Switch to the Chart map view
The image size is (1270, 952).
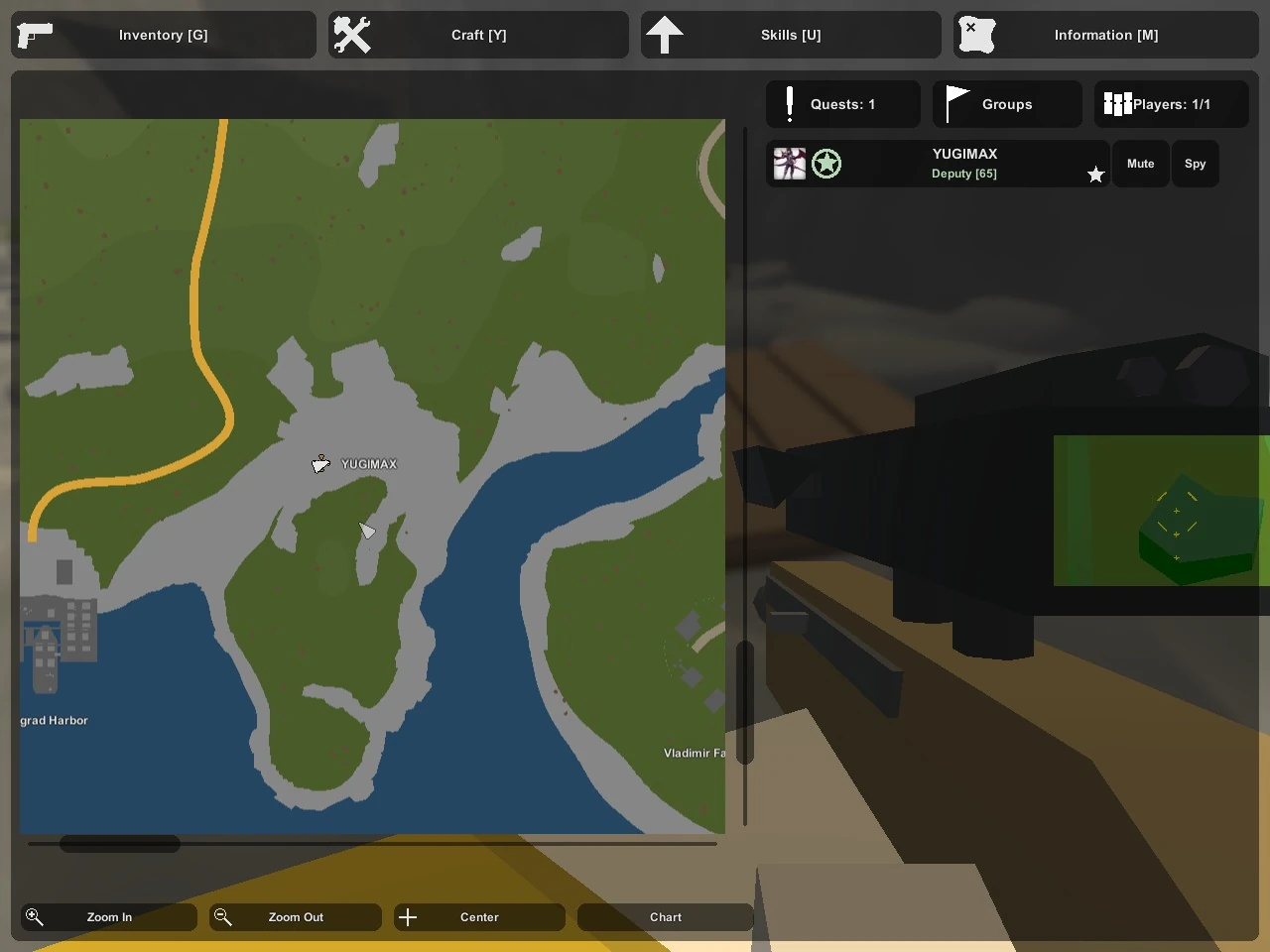click(665, 917)
